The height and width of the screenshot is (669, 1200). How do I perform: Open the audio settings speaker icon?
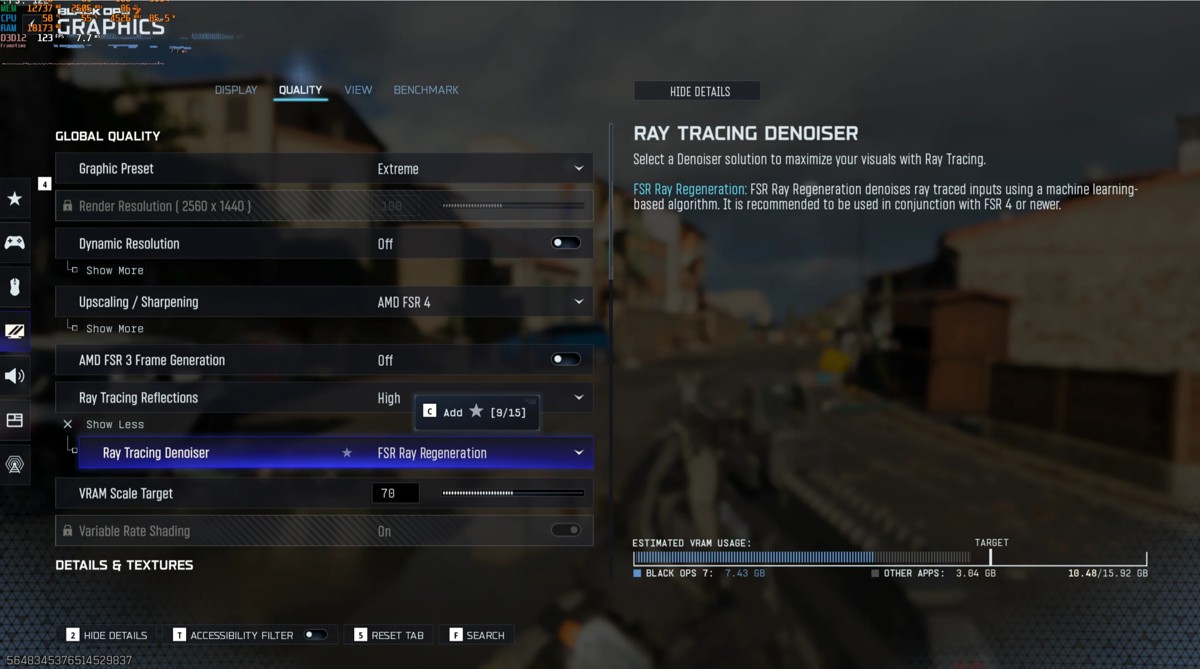pyautogui.click(x=15, y=376)
